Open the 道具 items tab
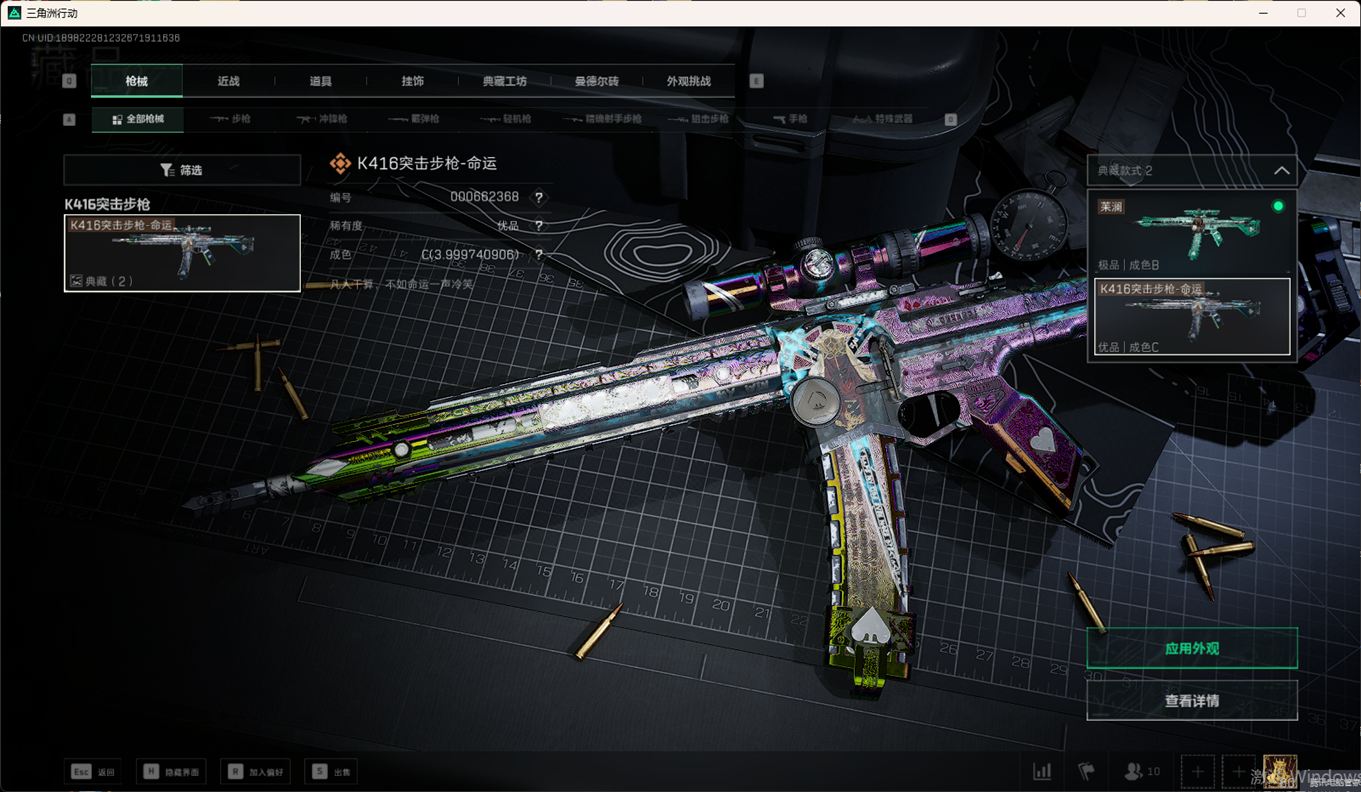The width and height of the screenshot is (1361, 792). (x=320, y=81)
